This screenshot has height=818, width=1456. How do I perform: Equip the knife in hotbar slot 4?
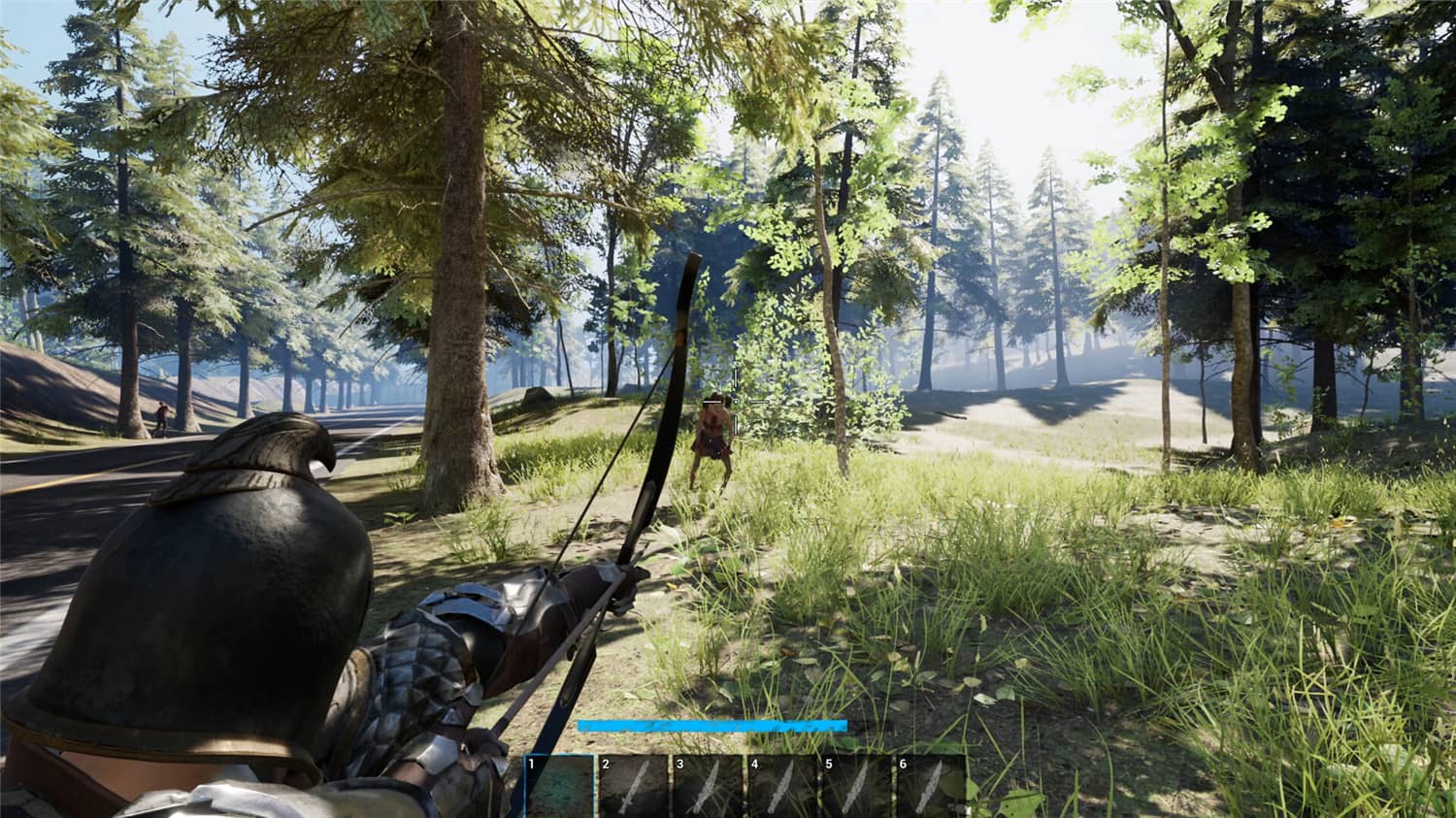point(781,788)
